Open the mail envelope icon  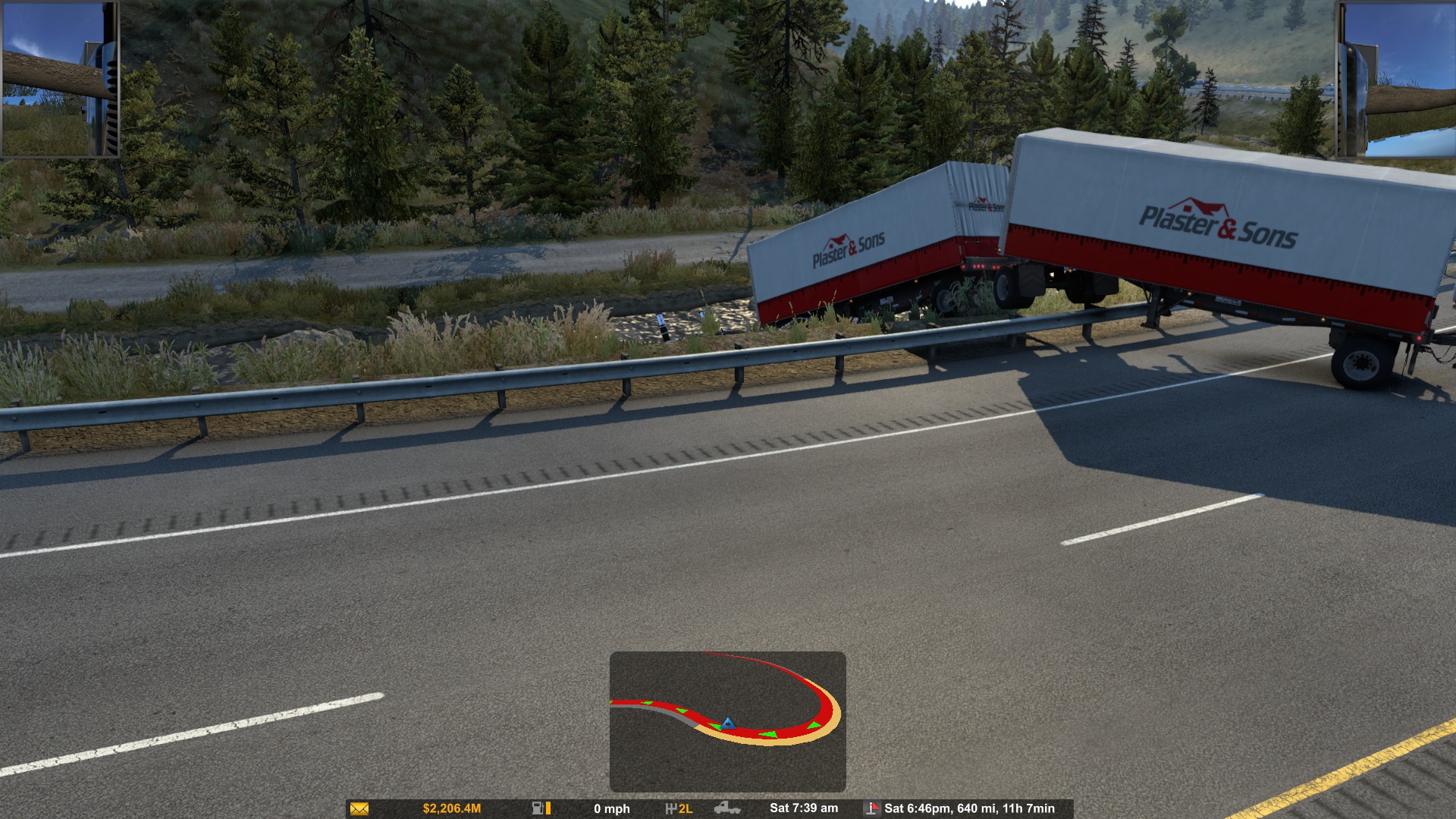tap(359, 809)
